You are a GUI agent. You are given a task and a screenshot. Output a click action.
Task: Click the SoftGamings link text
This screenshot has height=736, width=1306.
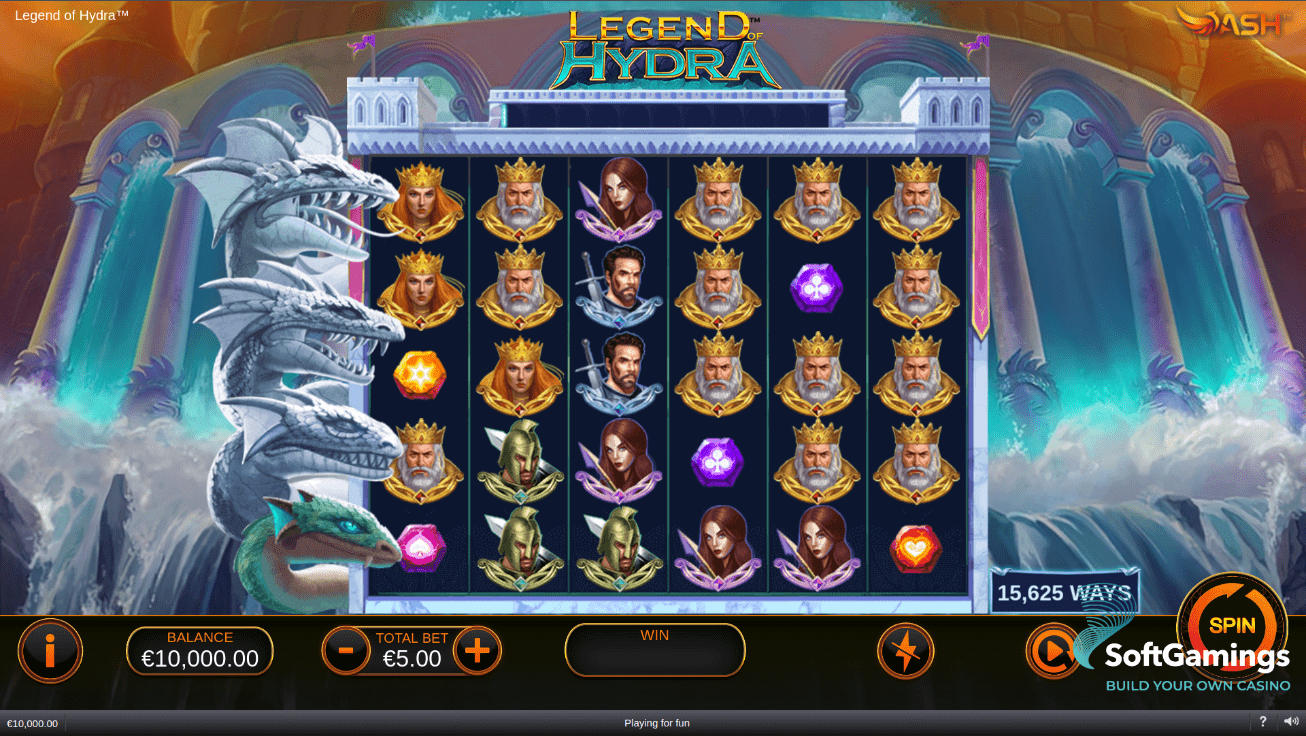pos(1197,658)
